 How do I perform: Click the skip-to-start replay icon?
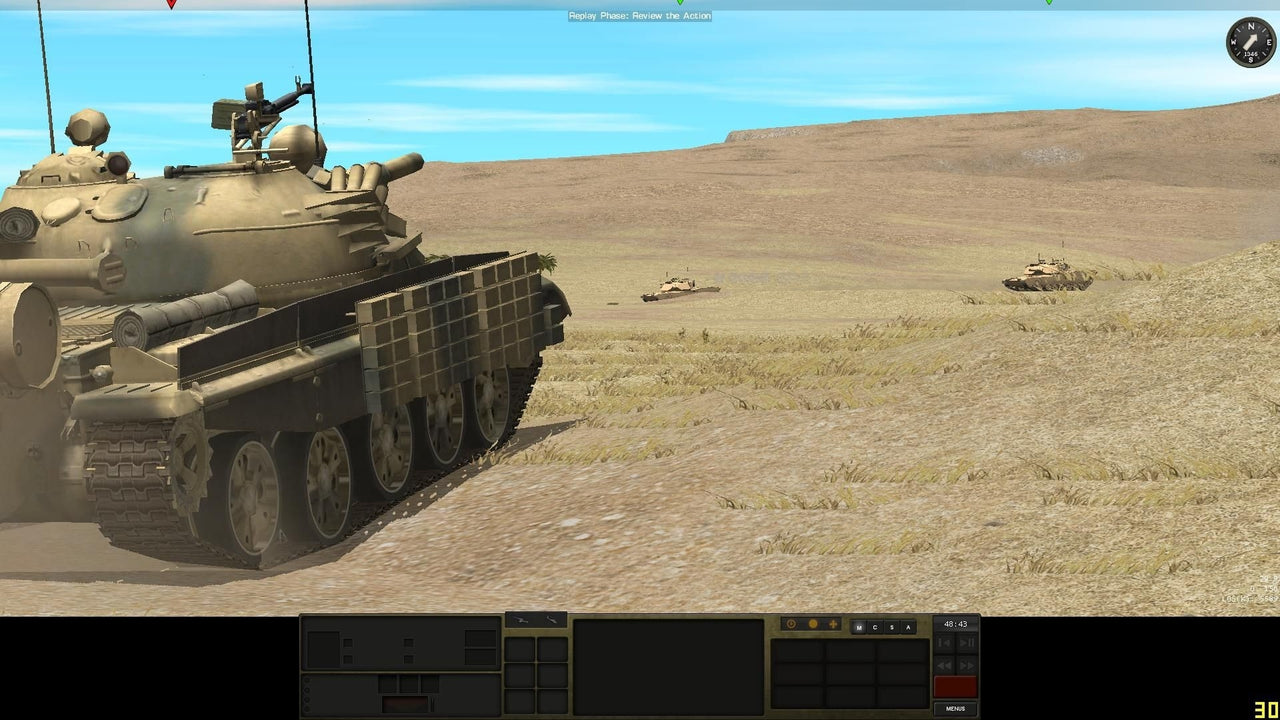(x=944, y=643)
